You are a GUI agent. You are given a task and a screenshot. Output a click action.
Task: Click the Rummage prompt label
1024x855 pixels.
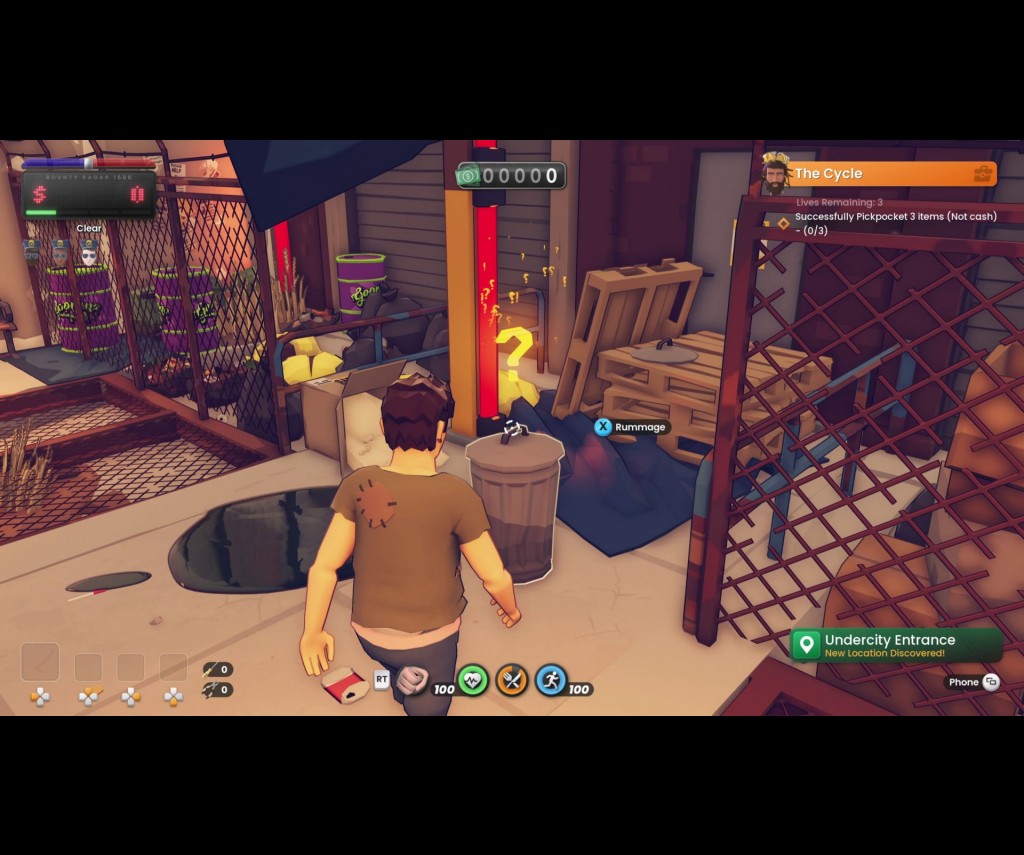click(x=639, y=427)
